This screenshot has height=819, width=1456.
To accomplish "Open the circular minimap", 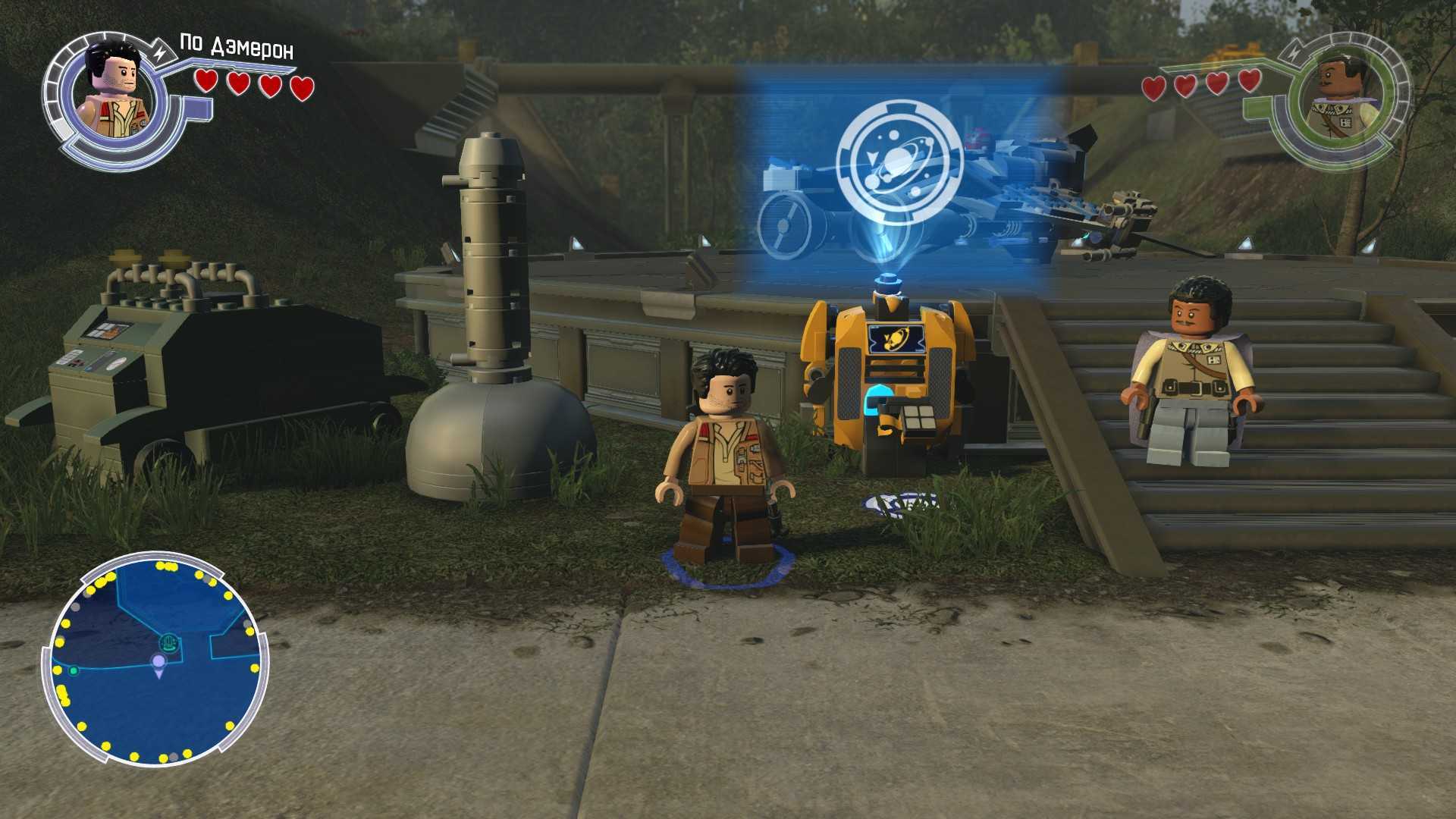I will click(157, 662).
